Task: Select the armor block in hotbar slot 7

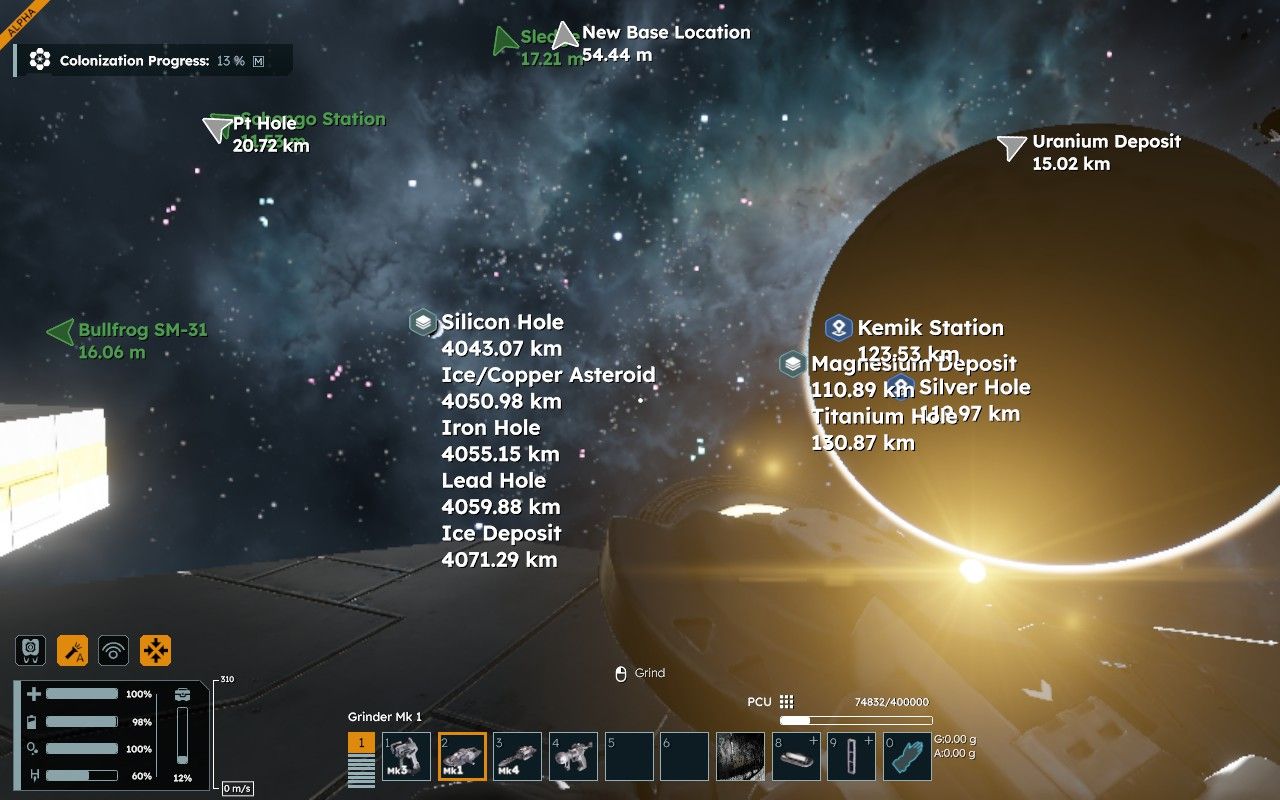Action: click(740, 757)
